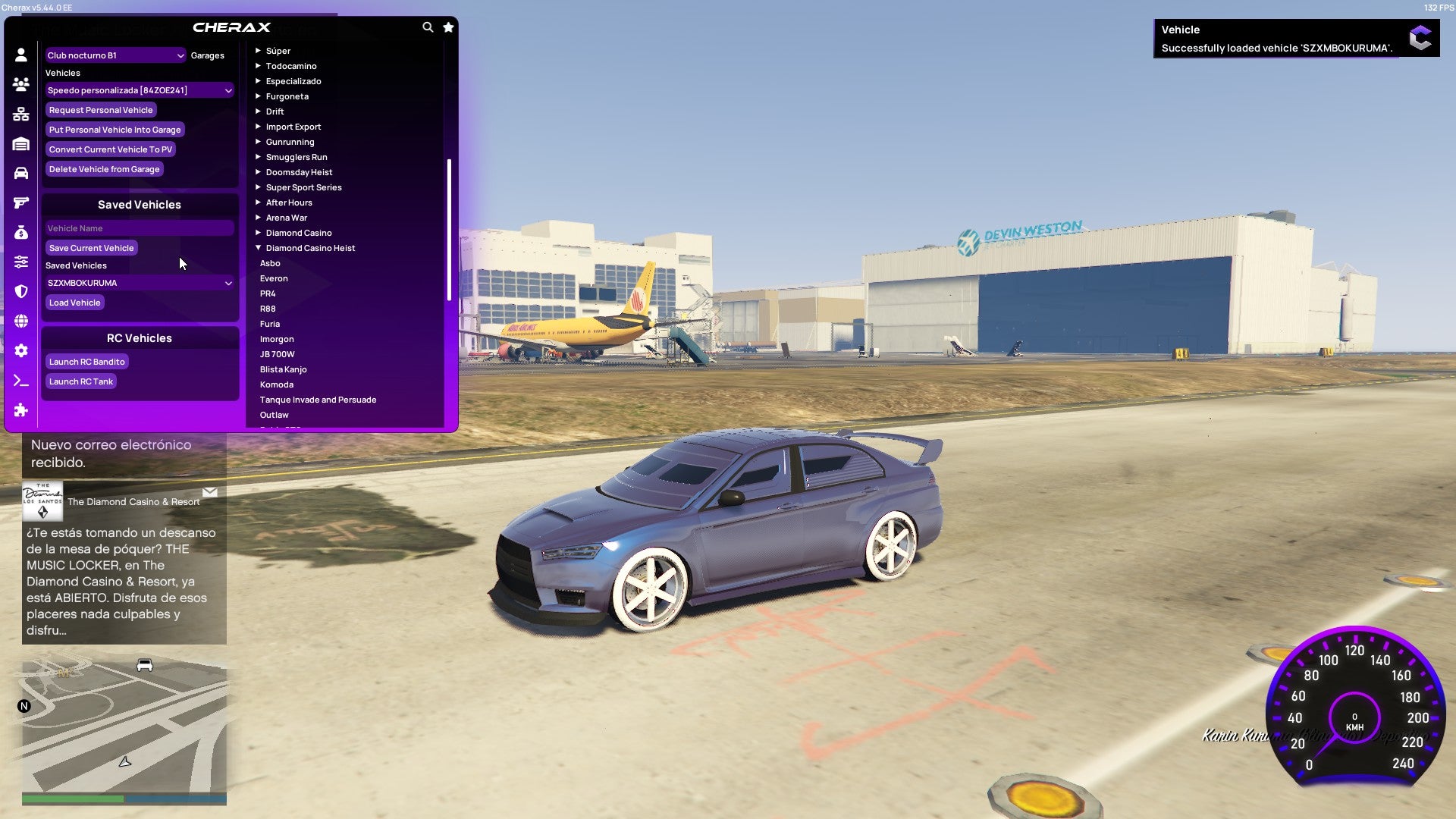Select the online players icon
The width and height of the screenshot is (1456, 819).
coord(20,83)
